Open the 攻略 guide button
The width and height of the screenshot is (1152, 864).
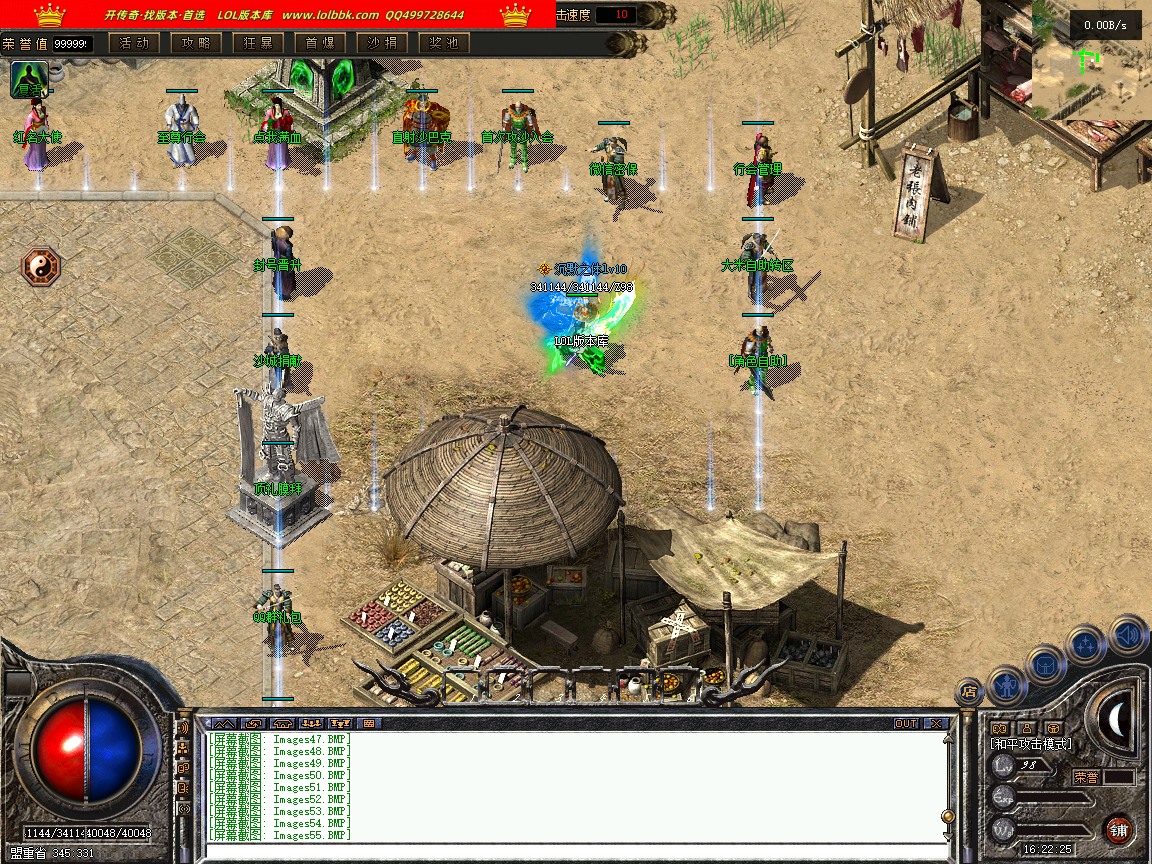click(x=196, y=43)
